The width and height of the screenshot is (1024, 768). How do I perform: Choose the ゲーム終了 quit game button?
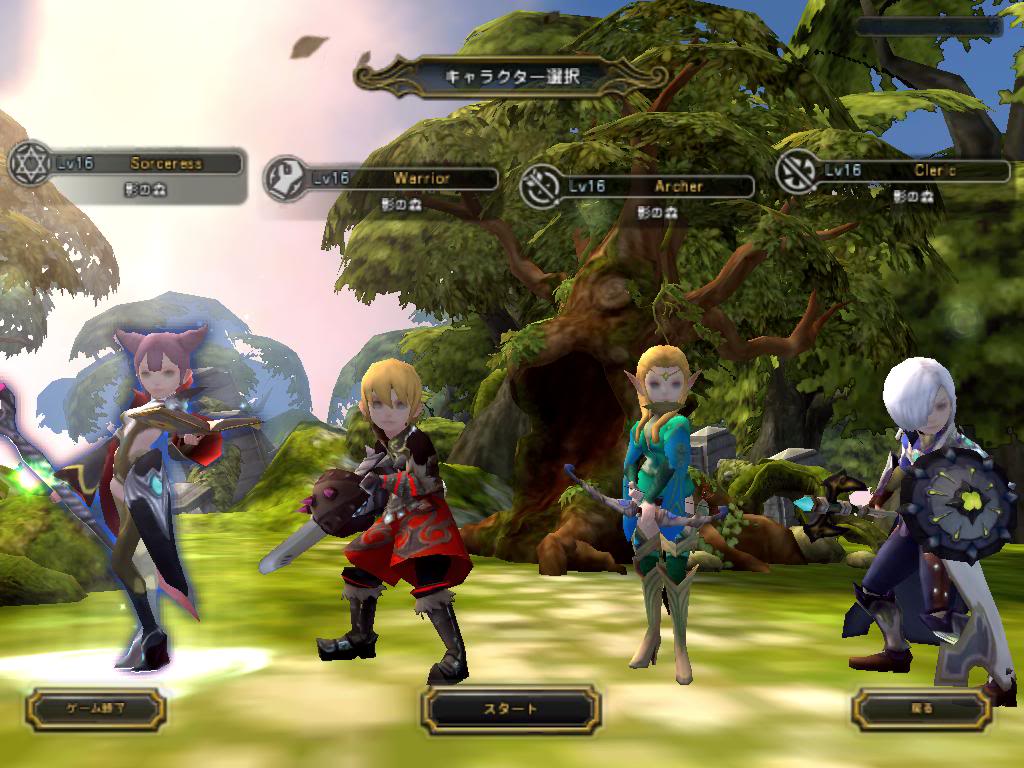(x=96, y=708)
